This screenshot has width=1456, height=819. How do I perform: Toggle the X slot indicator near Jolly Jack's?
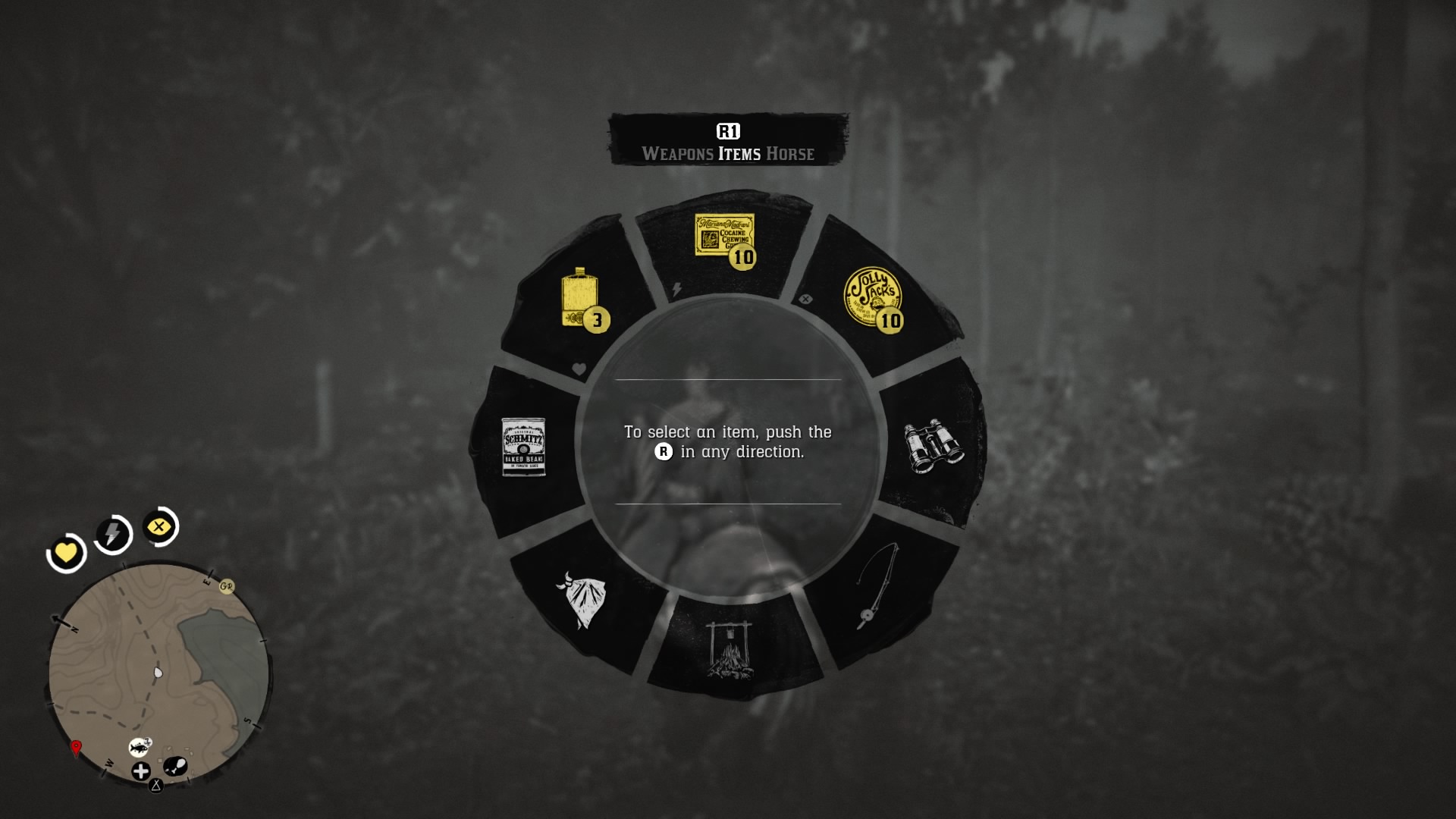click(x=805, y=299)
